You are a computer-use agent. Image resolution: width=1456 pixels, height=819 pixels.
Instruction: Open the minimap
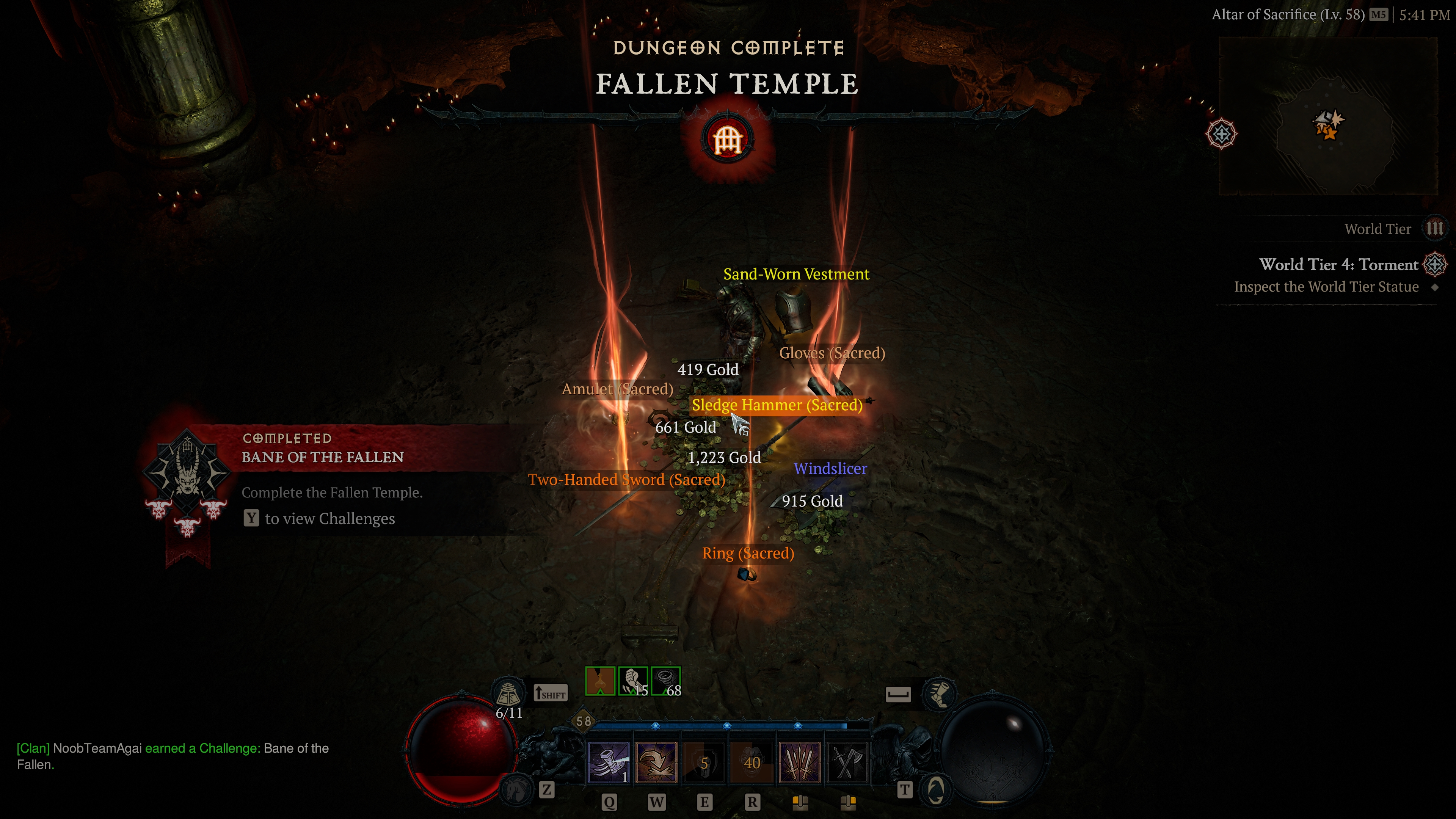[x=1328, y=116]
